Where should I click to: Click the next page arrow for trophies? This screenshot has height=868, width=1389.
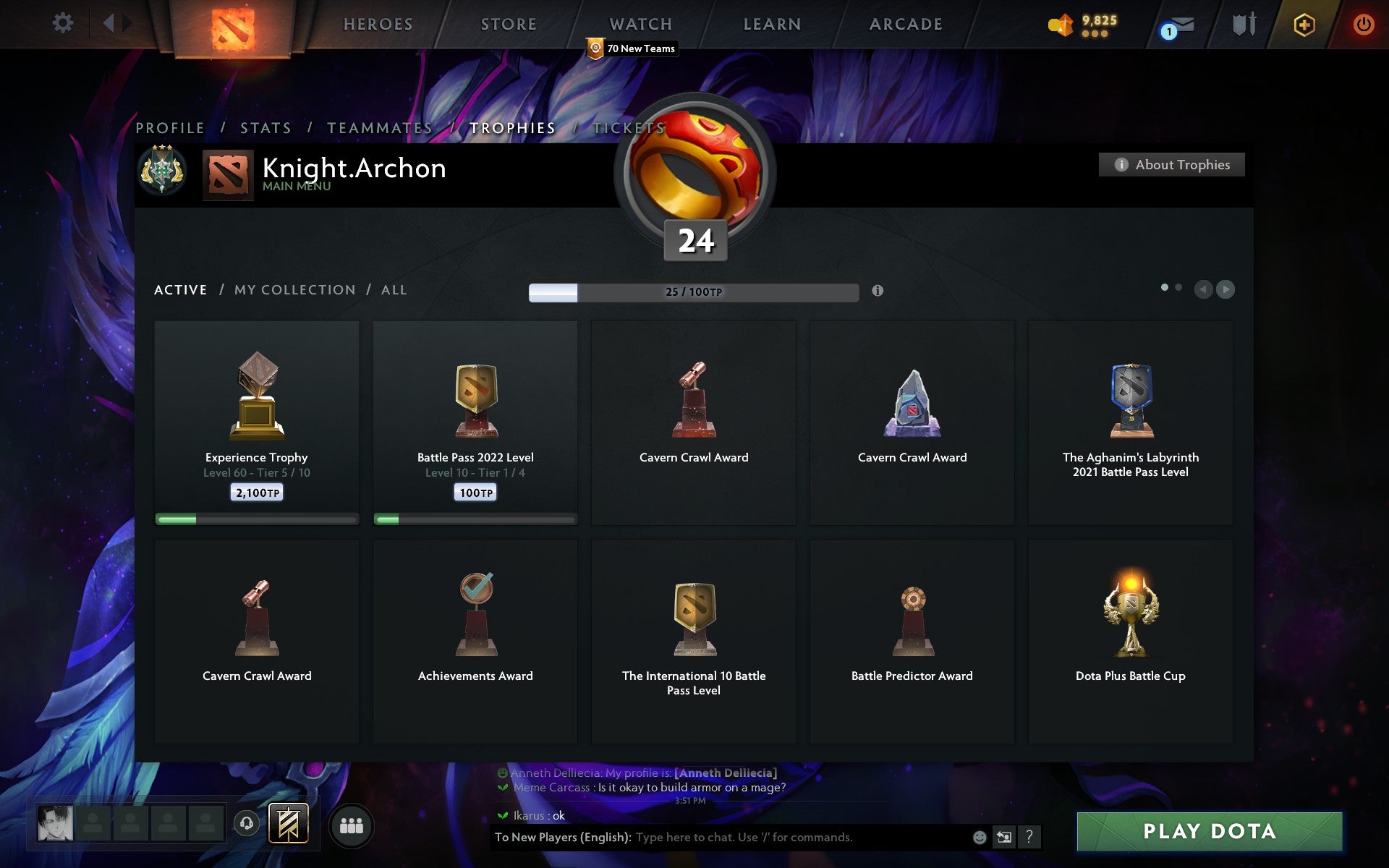point(1226,289)
